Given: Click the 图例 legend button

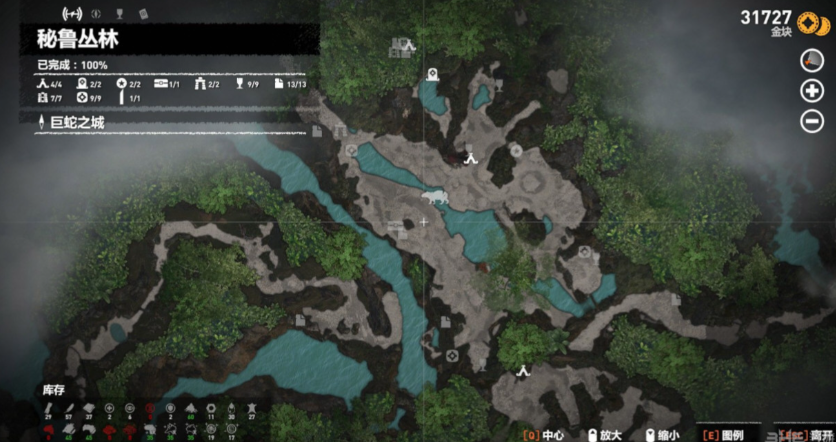Looking at the screenshot, I should [x=728, y=435].
